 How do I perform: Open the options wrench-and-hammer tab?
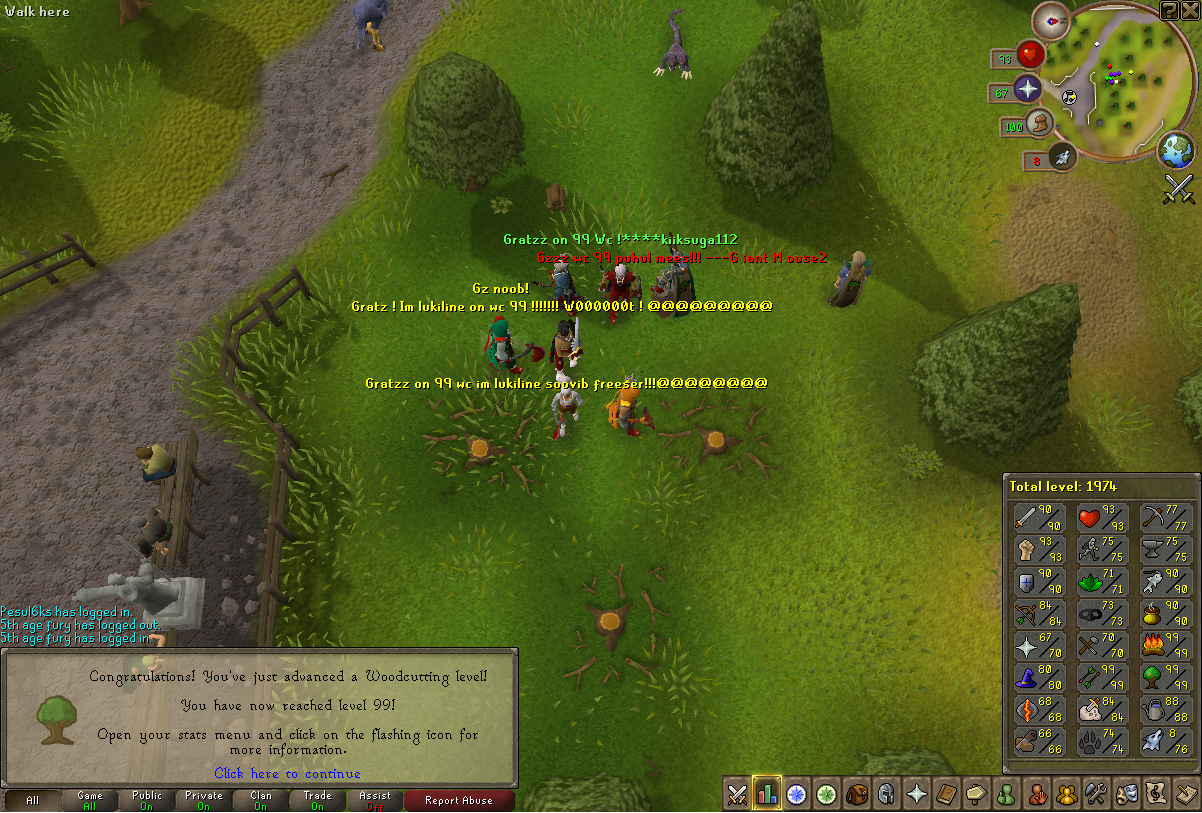point(1095,794)
